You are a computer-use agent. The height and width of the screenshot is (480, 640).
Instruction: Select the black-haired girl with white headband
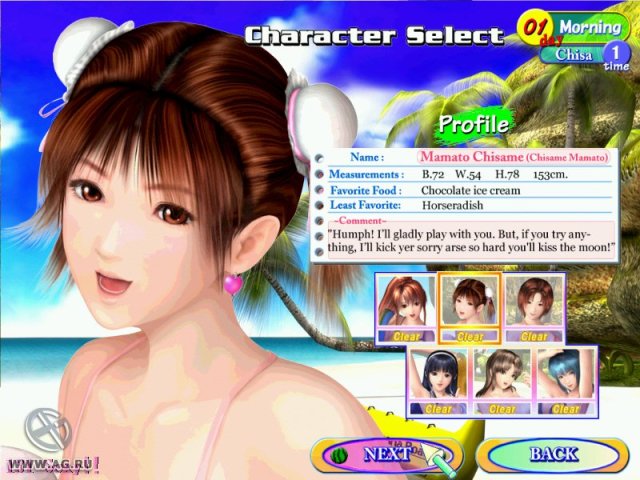(438, 381)
